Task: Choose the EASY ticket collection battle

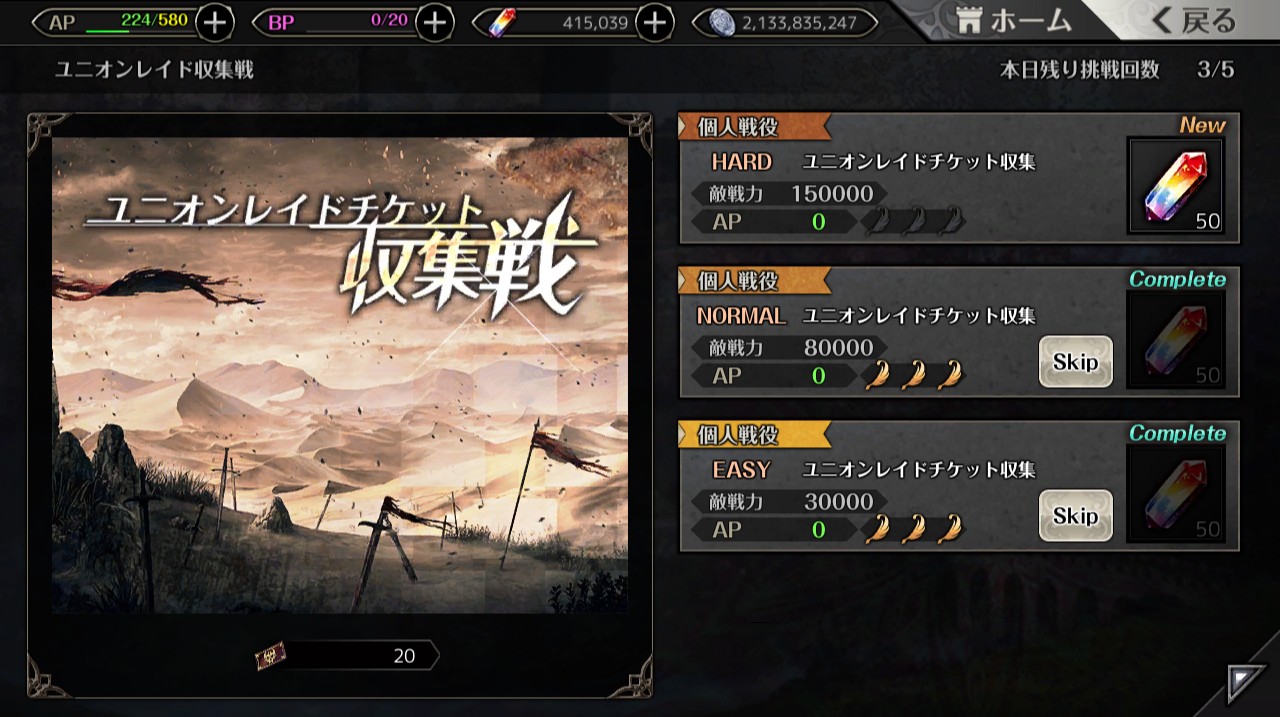Action: [x=860, y=488]
